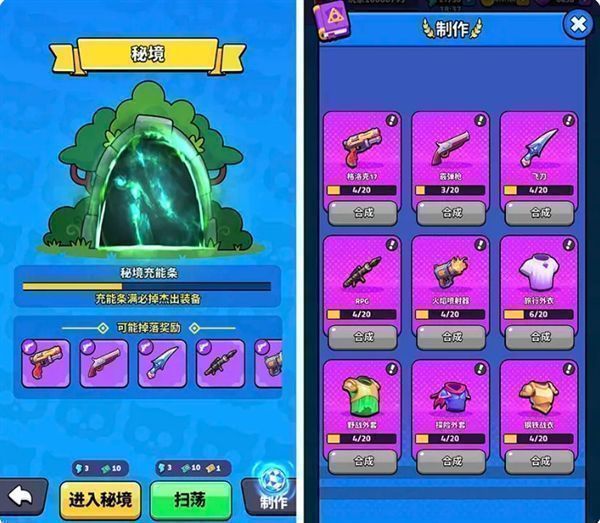Image resolution: width=600 pixels, height=523 pixels.
Task: Hit 合成 beneath the 飞刀 knife card
Action: (x=539, y=212)
